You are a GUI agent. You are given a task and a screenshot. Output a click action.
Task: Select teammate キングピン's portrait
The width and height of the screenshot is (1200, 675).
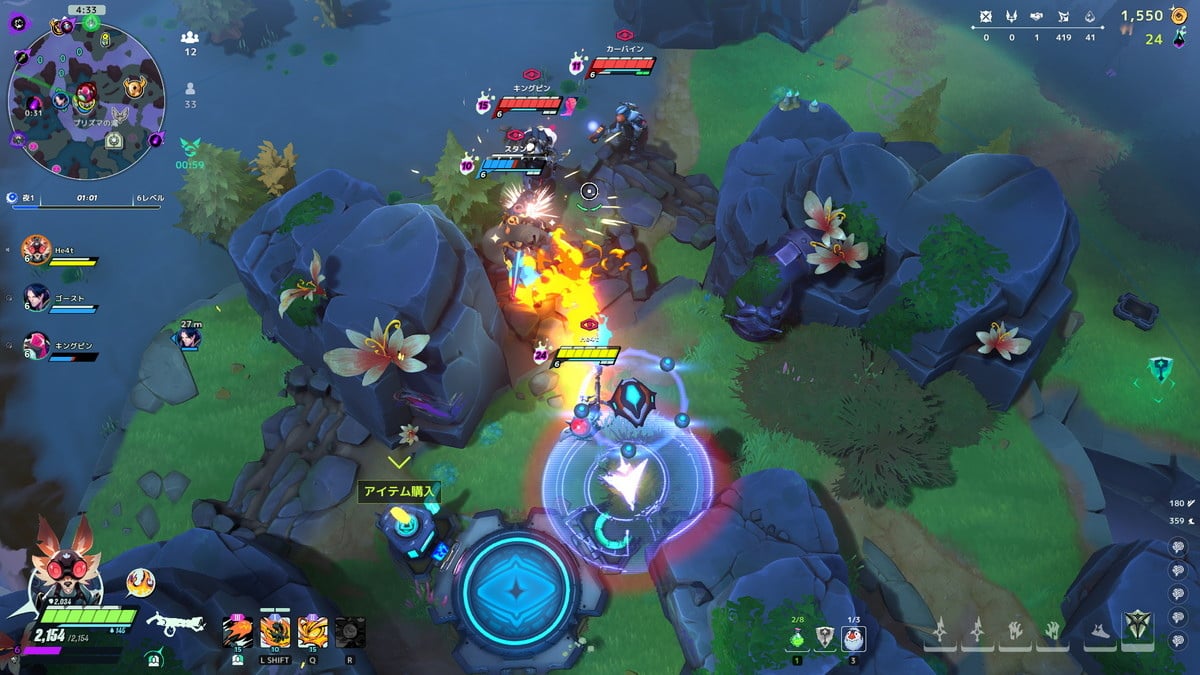36,345
